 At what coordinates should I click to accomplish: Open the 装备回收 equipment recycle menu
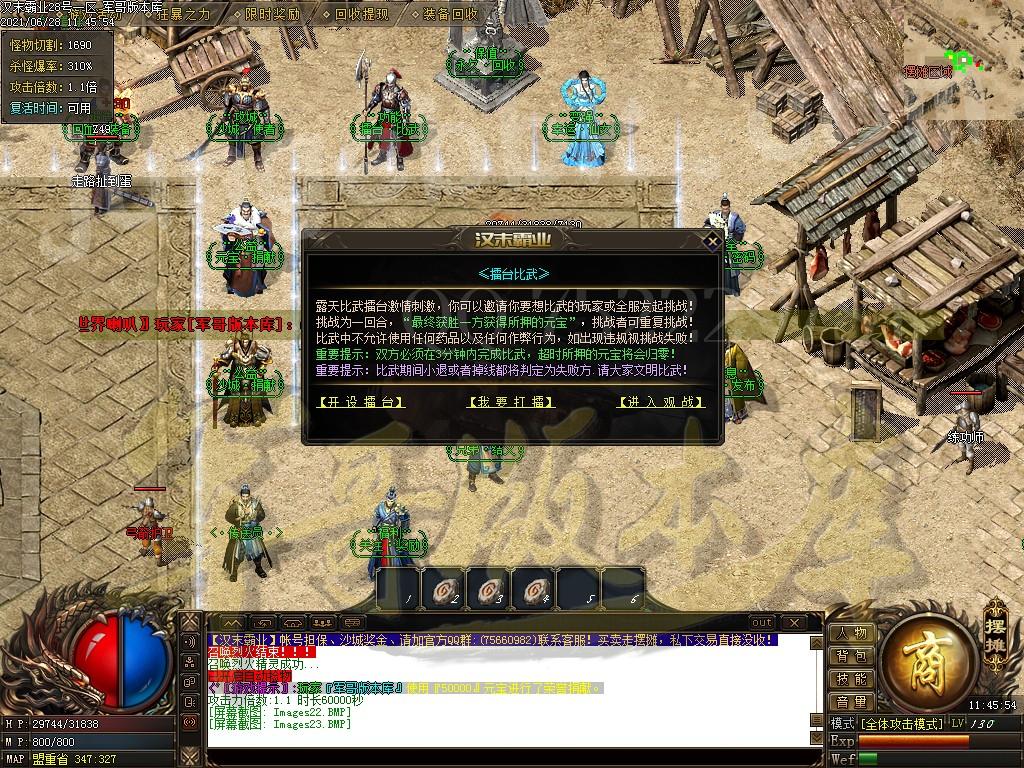(x=450, y=14)
